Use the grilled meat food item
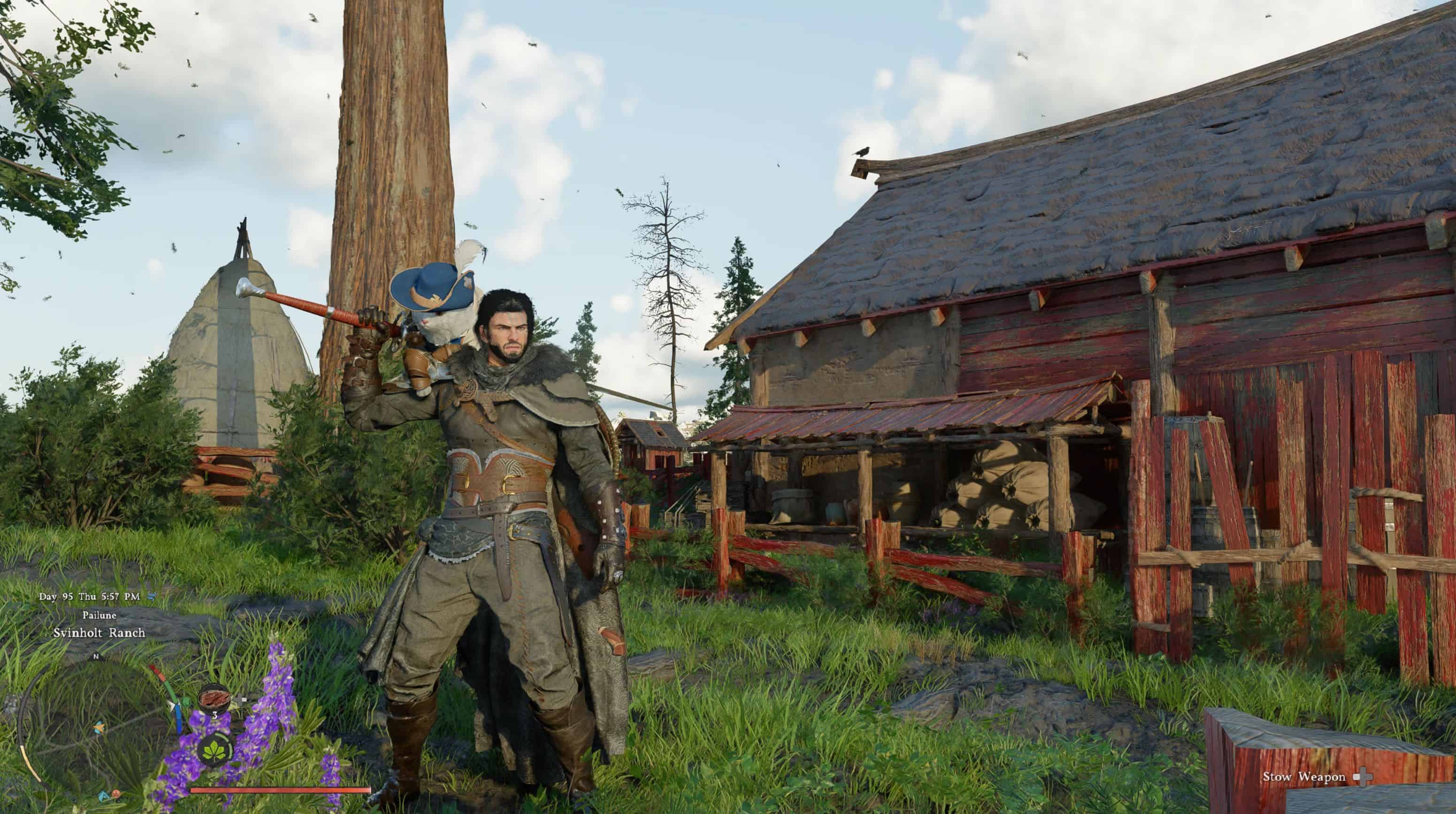Viewport: 1456px width, 814px height. pyautogui.click(x=214, y=700)
